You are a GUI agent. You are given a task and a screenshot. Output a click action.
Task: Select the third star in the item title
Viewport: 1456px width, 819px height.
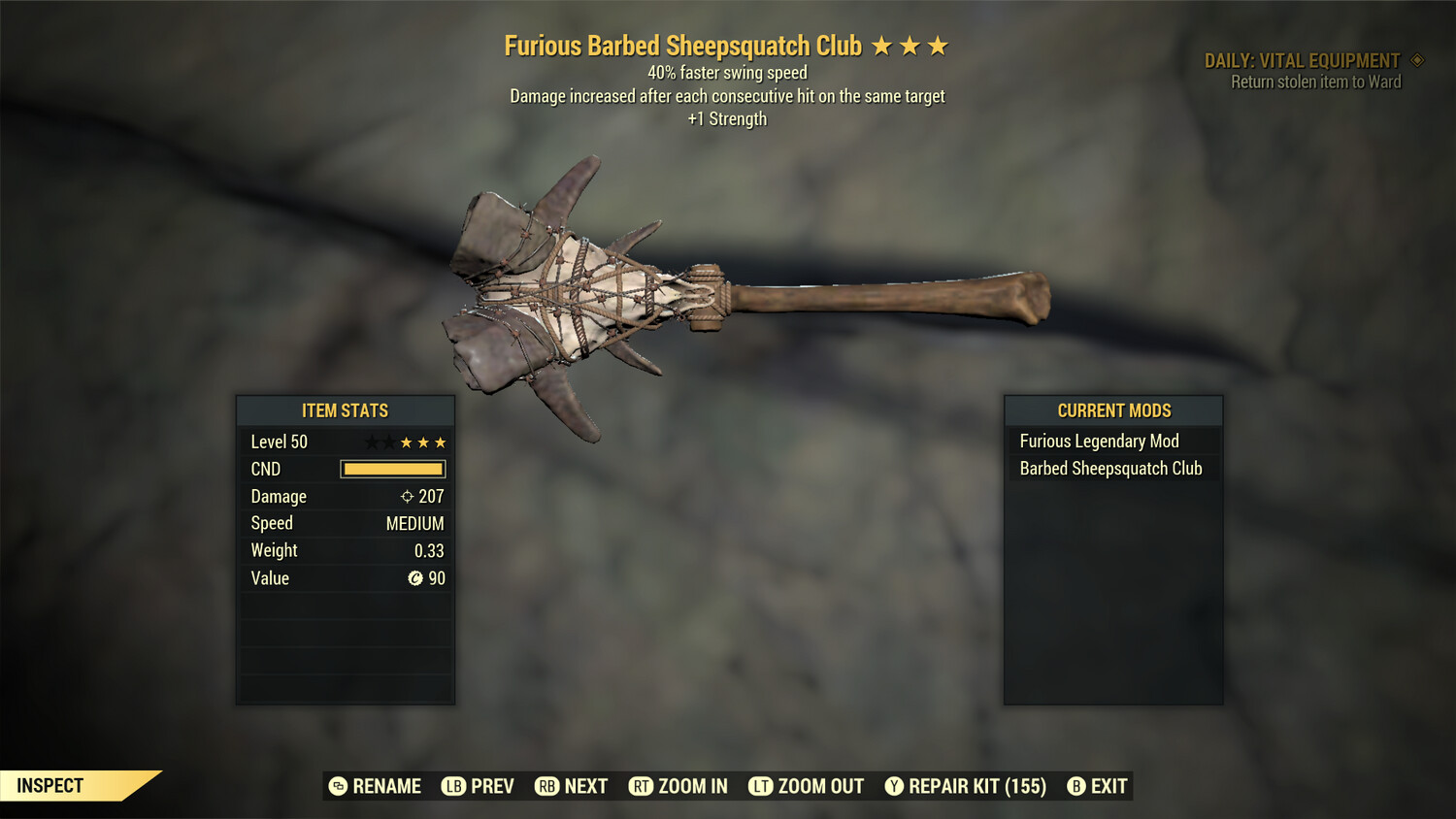pyautogui.click(x=938, y=45)
